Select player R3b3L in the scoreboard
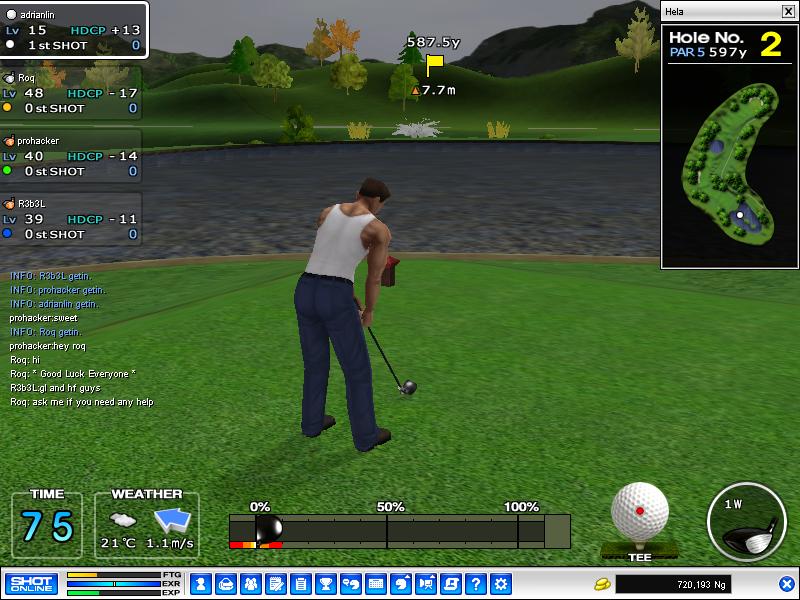Viewport: 800px width, 600px height. (70, 218)
